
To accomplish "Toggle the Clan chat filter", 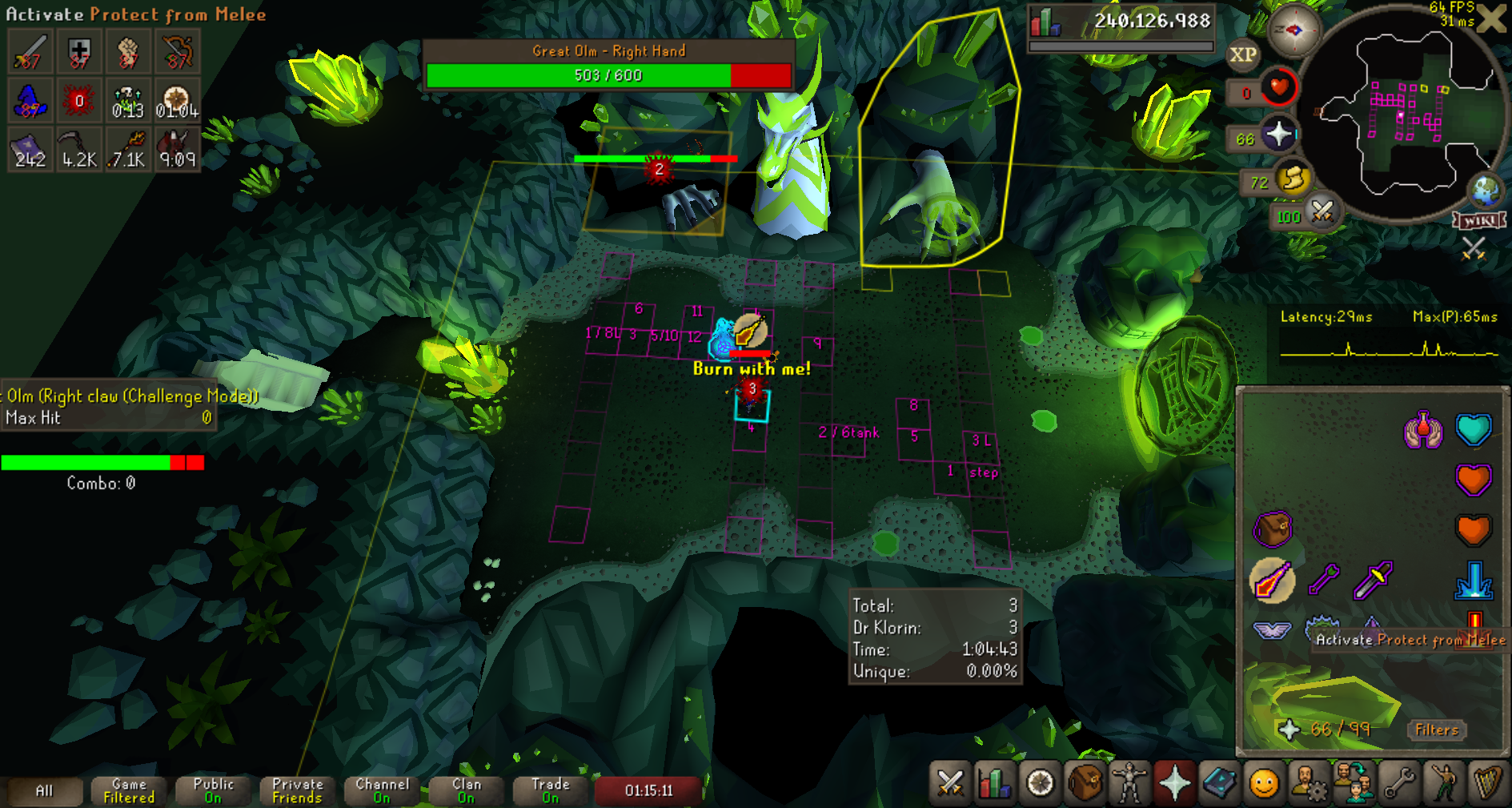I will pos(467,790).
